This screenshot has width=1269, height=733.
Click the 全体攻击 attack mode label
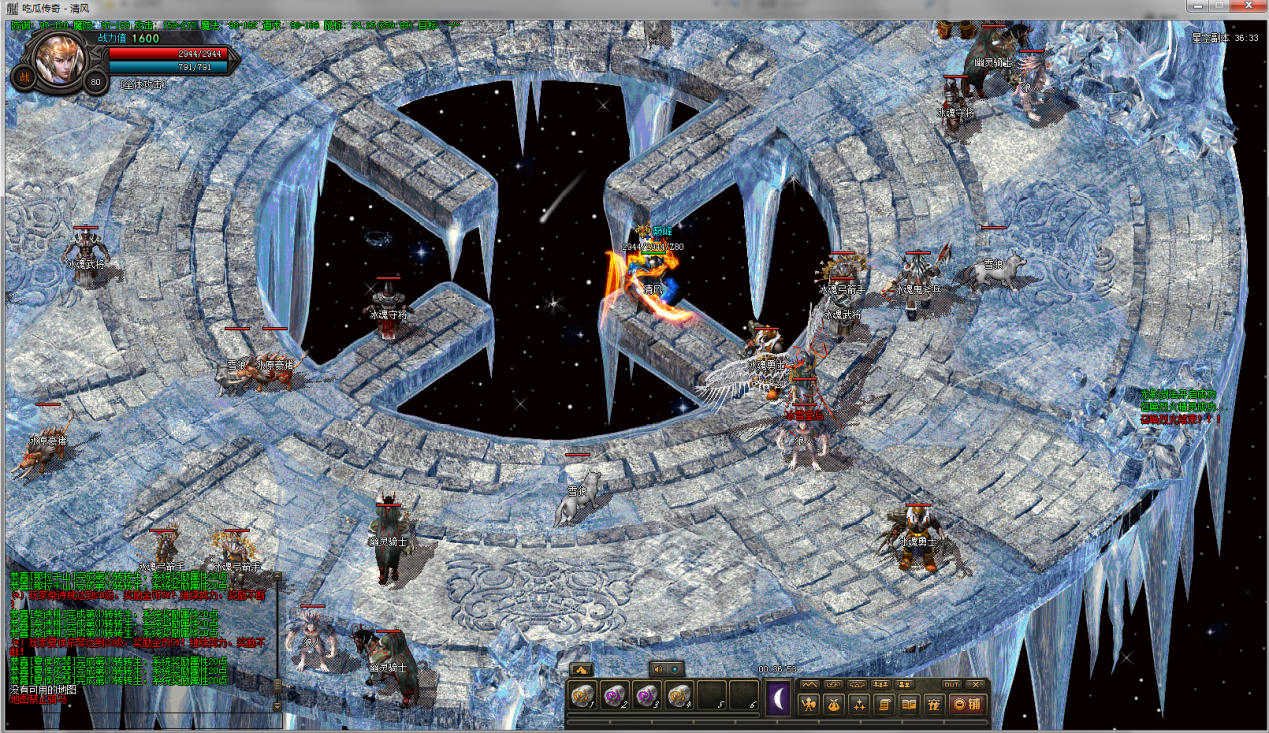[143, 85]
